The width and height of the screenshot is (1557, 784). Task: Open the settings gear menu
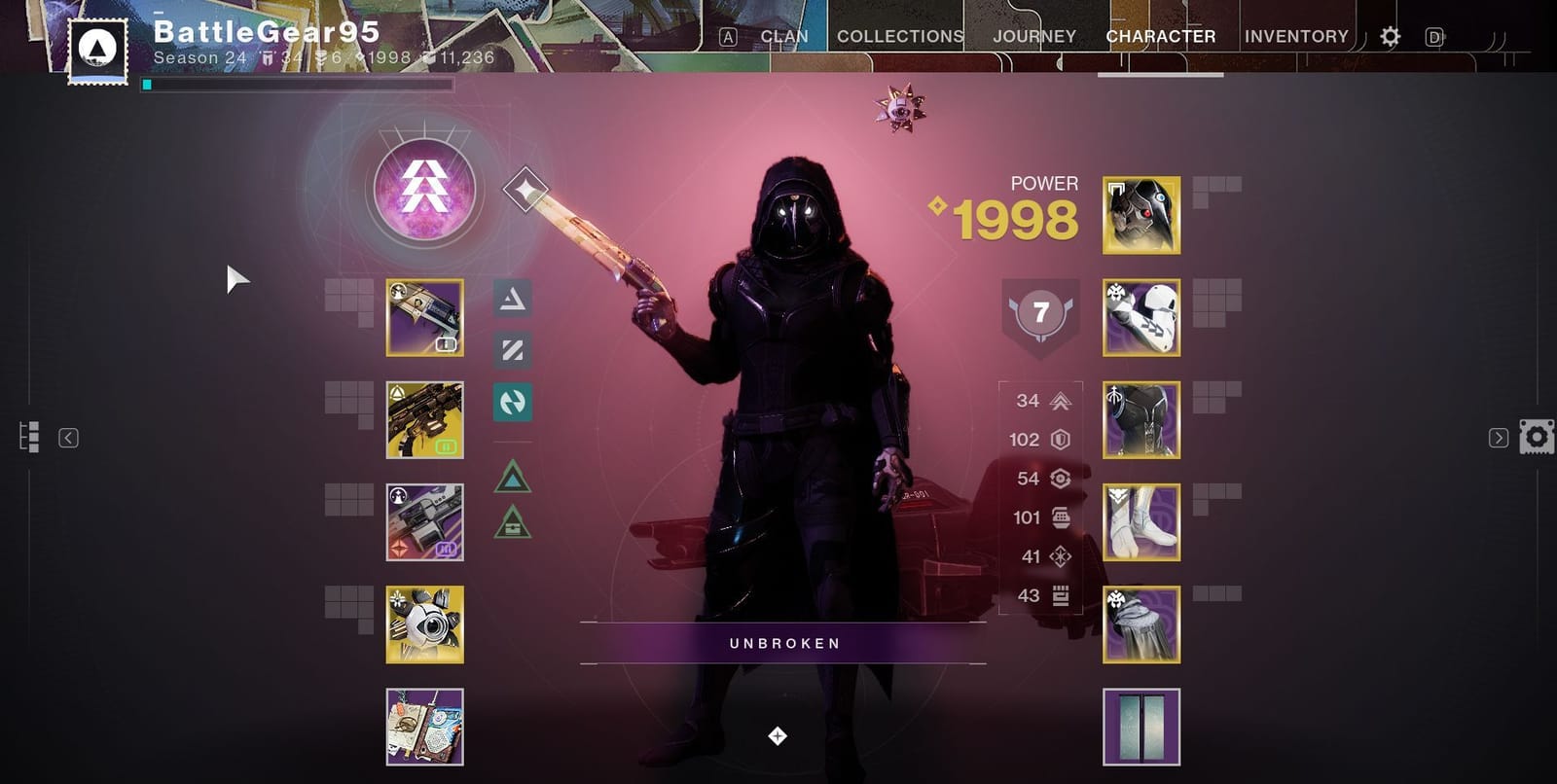click(1390, 37)
